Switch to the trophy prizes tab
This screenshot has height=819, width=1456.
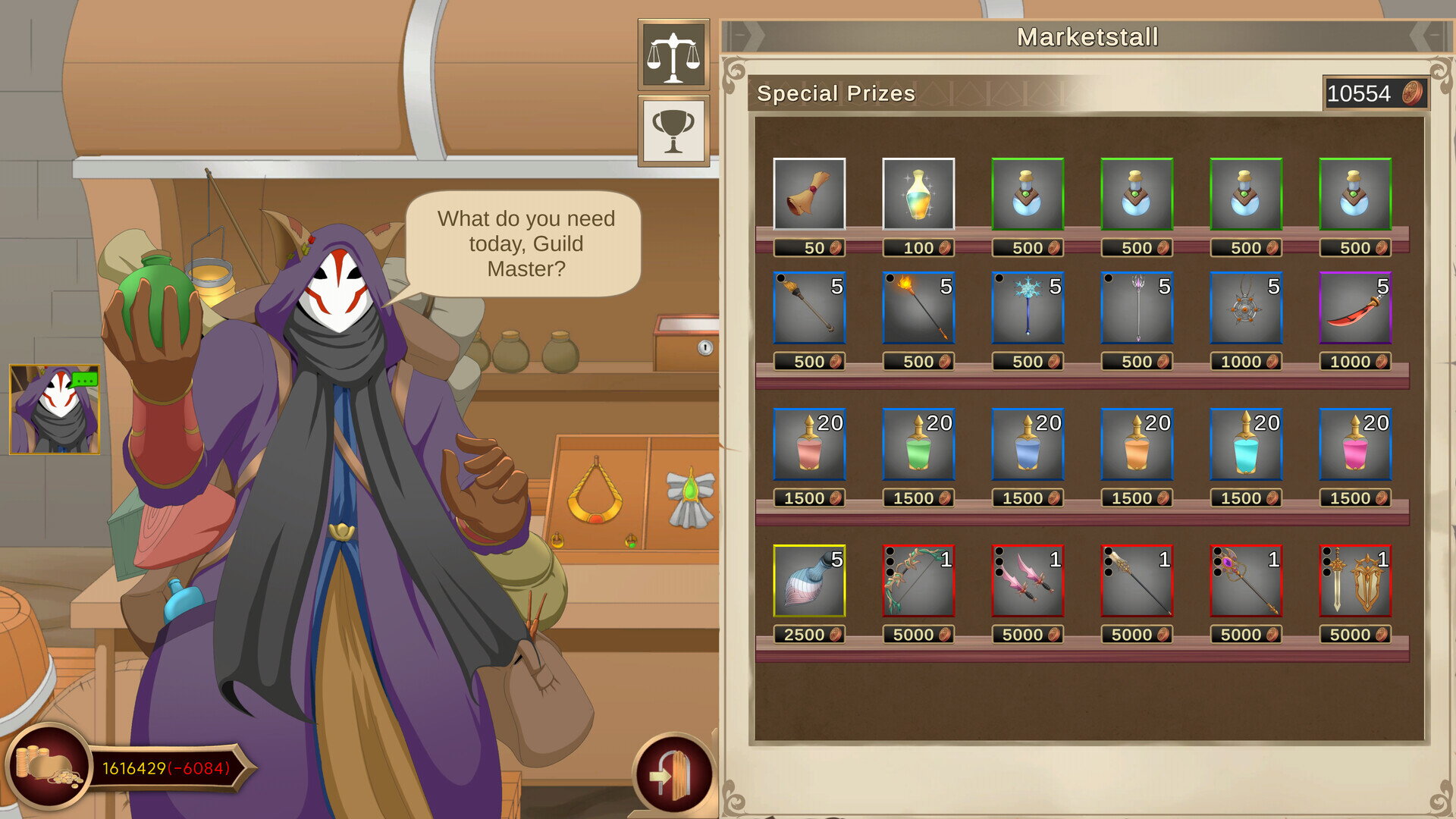pyautogui.click(x=673, y=130)
